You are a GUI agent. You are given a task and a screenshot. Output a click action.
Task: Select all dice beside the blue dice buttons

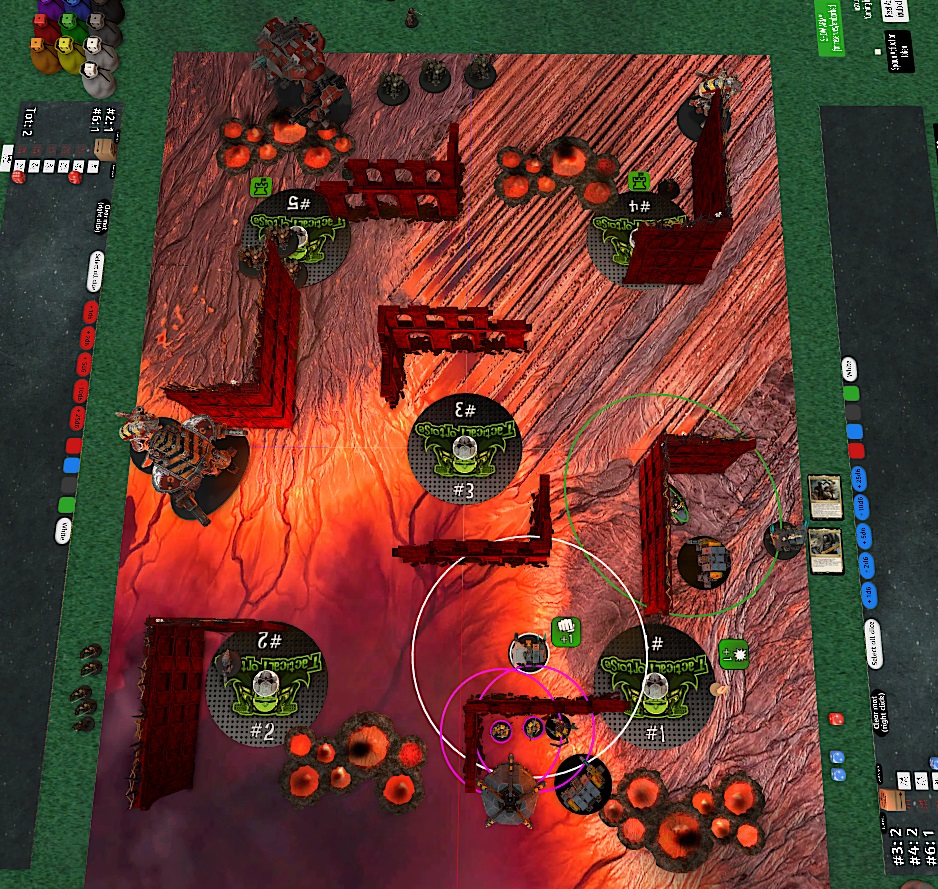[x=876, y=635]
